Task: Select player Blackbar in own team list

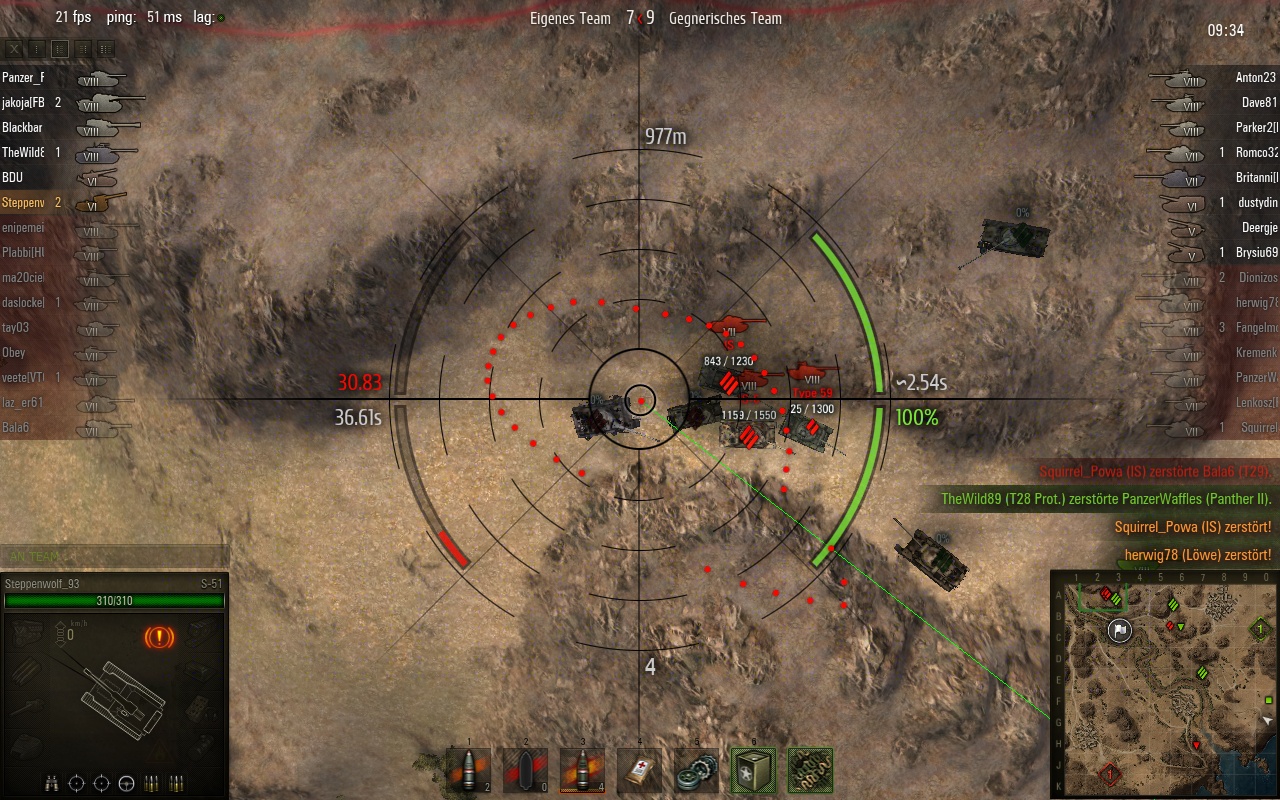Action: (x=23, y=127)
